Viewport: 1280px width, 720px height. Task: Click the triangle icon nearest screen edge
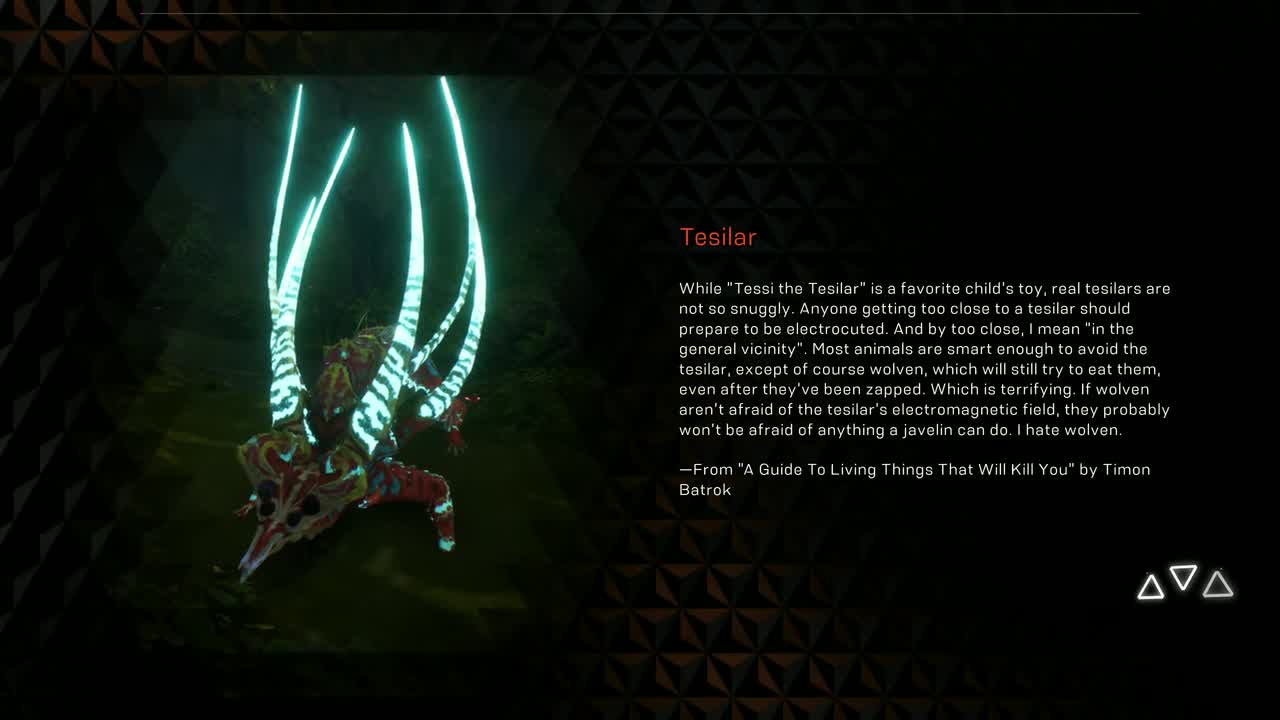[1216, 587]
